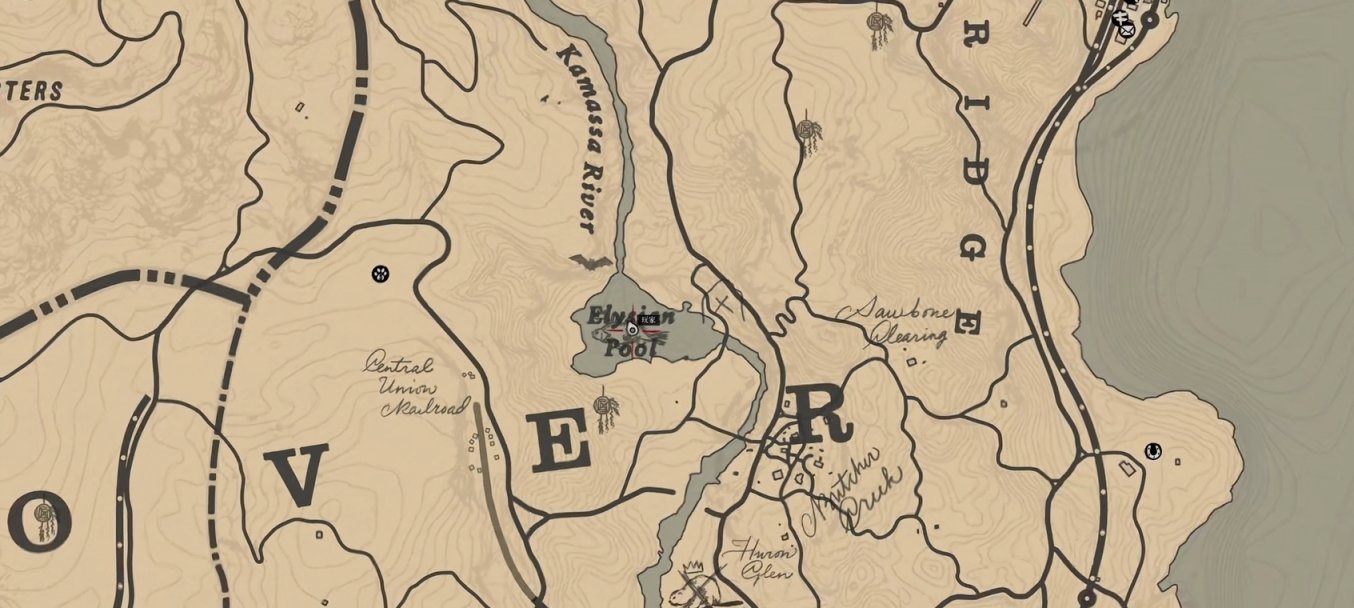Screen dimensions: 1354x608
Task: Select the horseshoe marker near the lakeshore
Action: 1153,451
